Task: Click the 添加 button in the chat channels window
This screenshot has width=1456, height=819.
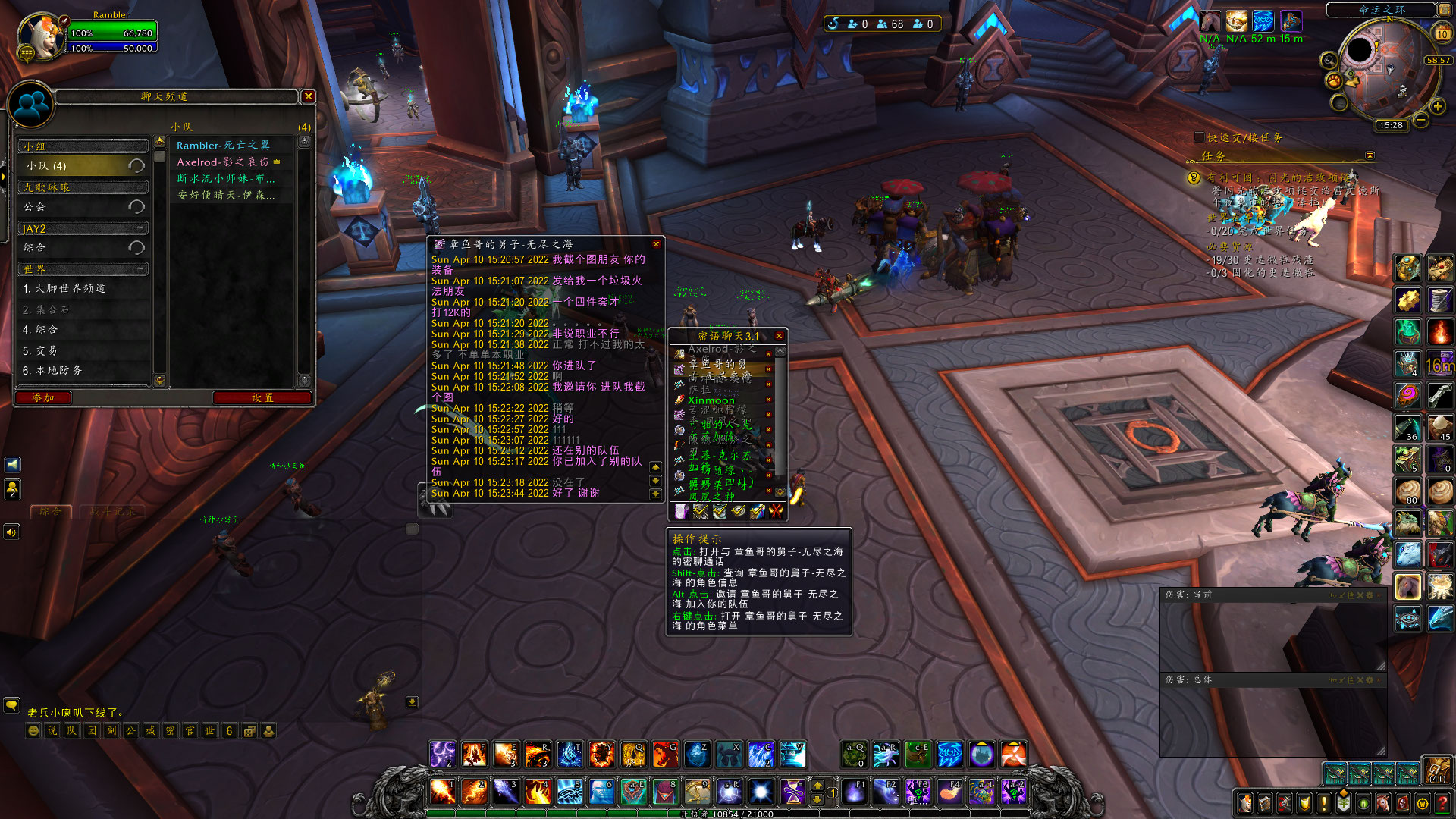Action: point(42,397)
